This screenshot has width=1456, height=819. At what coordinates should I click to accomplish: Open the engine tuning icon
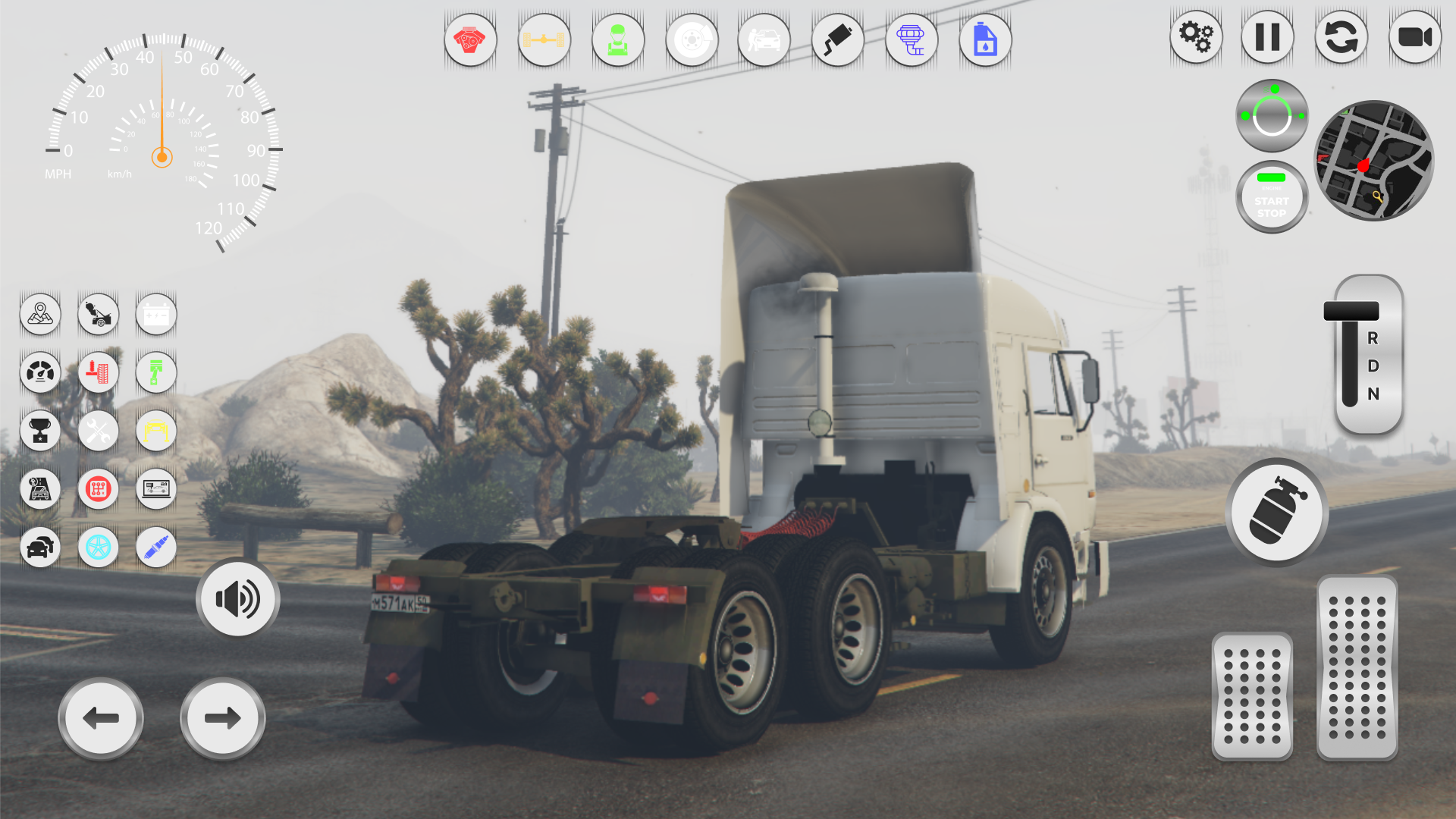470,40
